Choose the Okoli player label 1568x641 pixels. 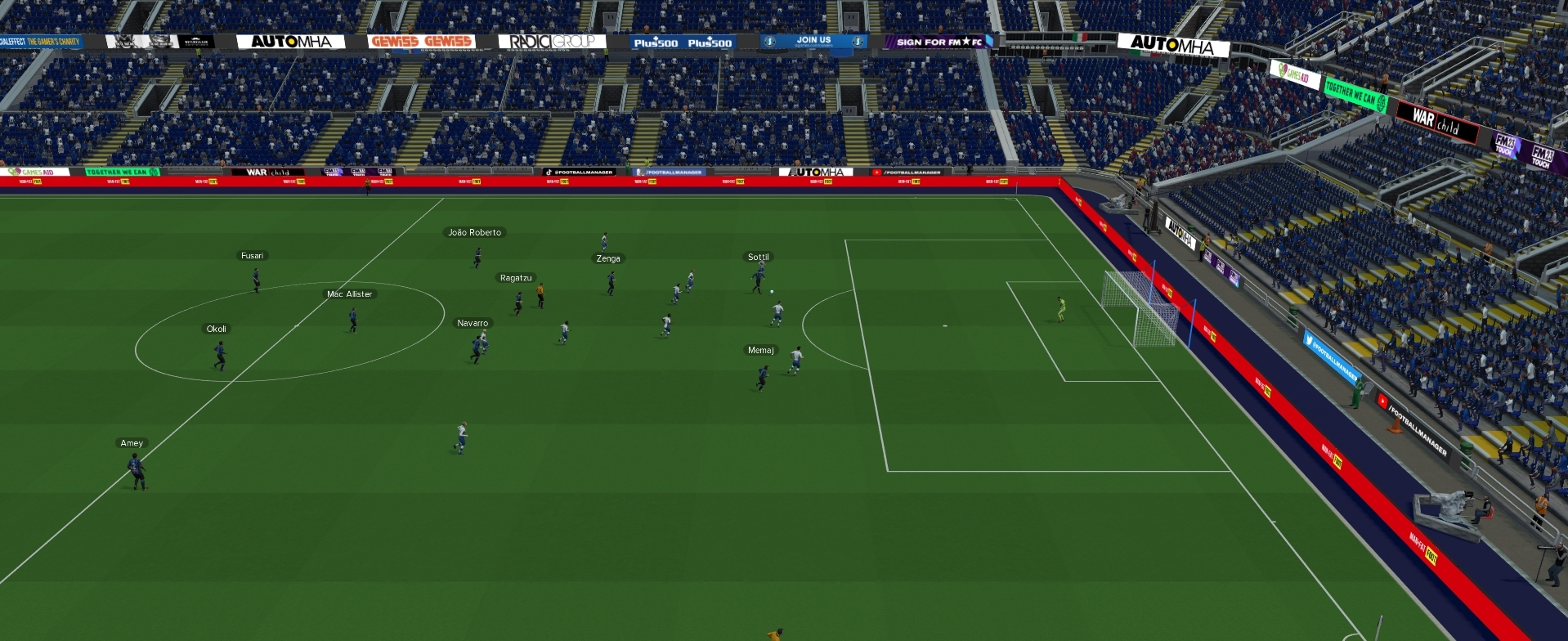[217, 329]
